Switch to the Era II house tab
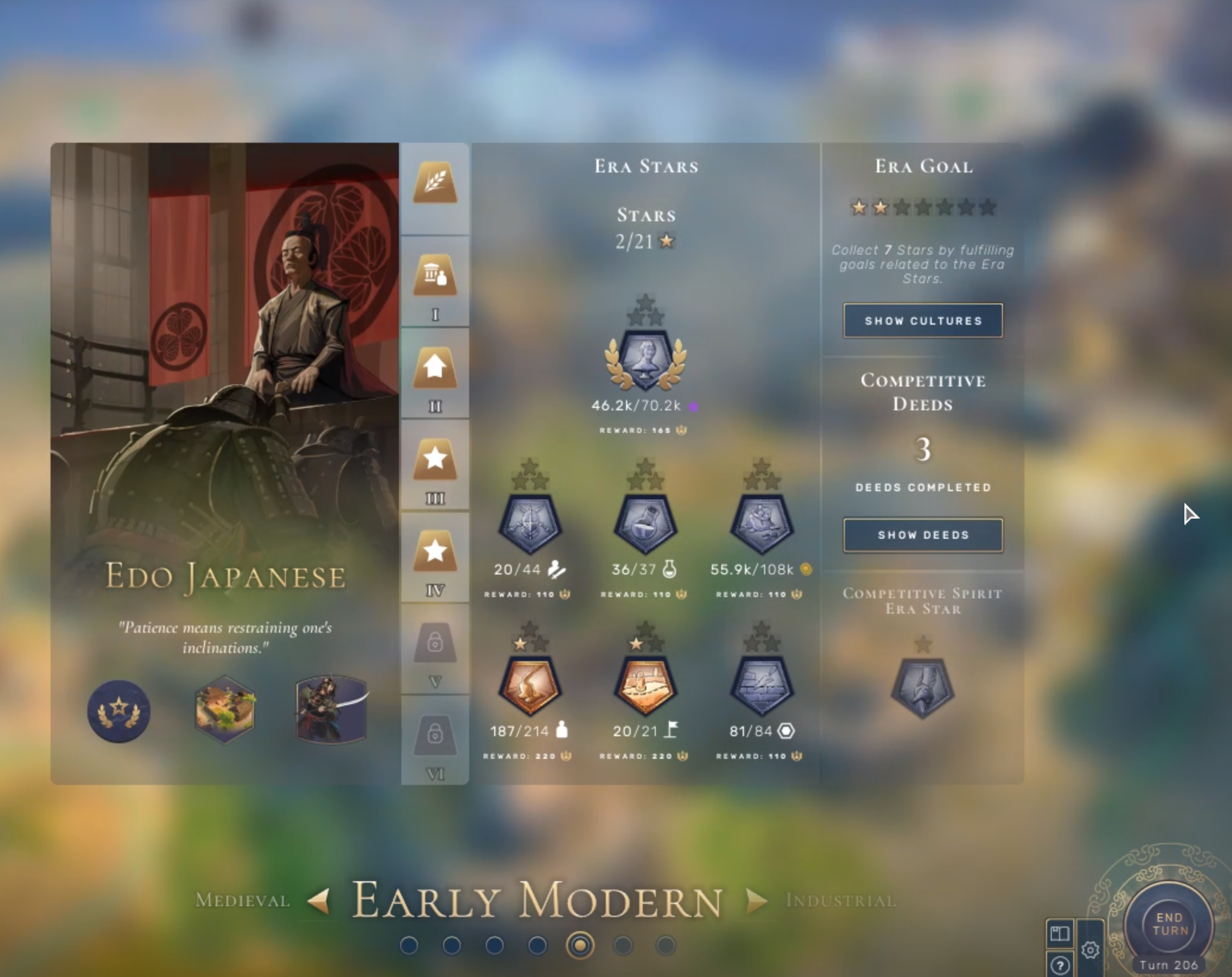Viewport: 1232px width, 977px height. click(435, 368)
